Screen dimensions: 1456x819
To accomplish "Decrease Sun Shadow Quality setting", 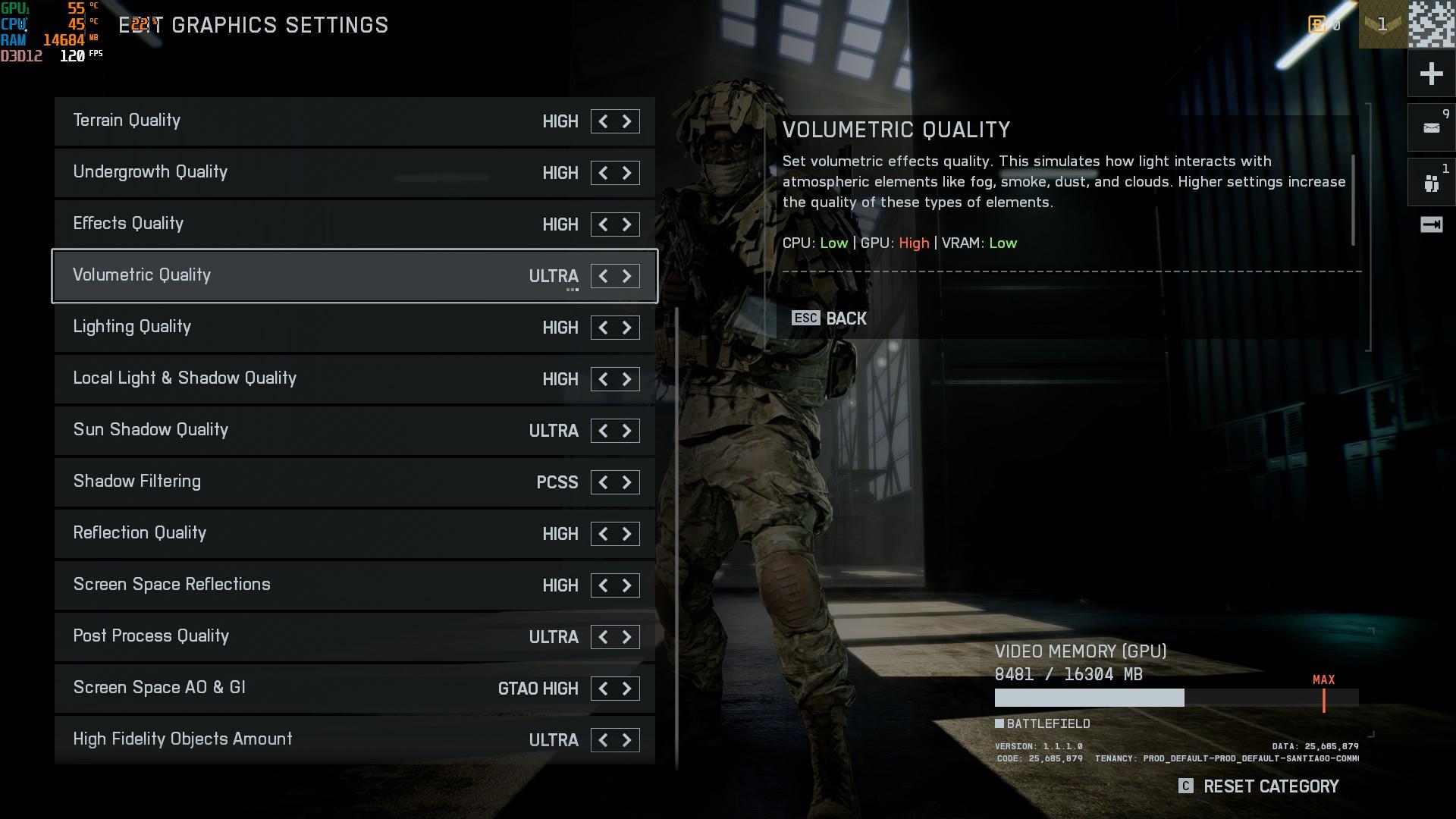I will [603, 431].
